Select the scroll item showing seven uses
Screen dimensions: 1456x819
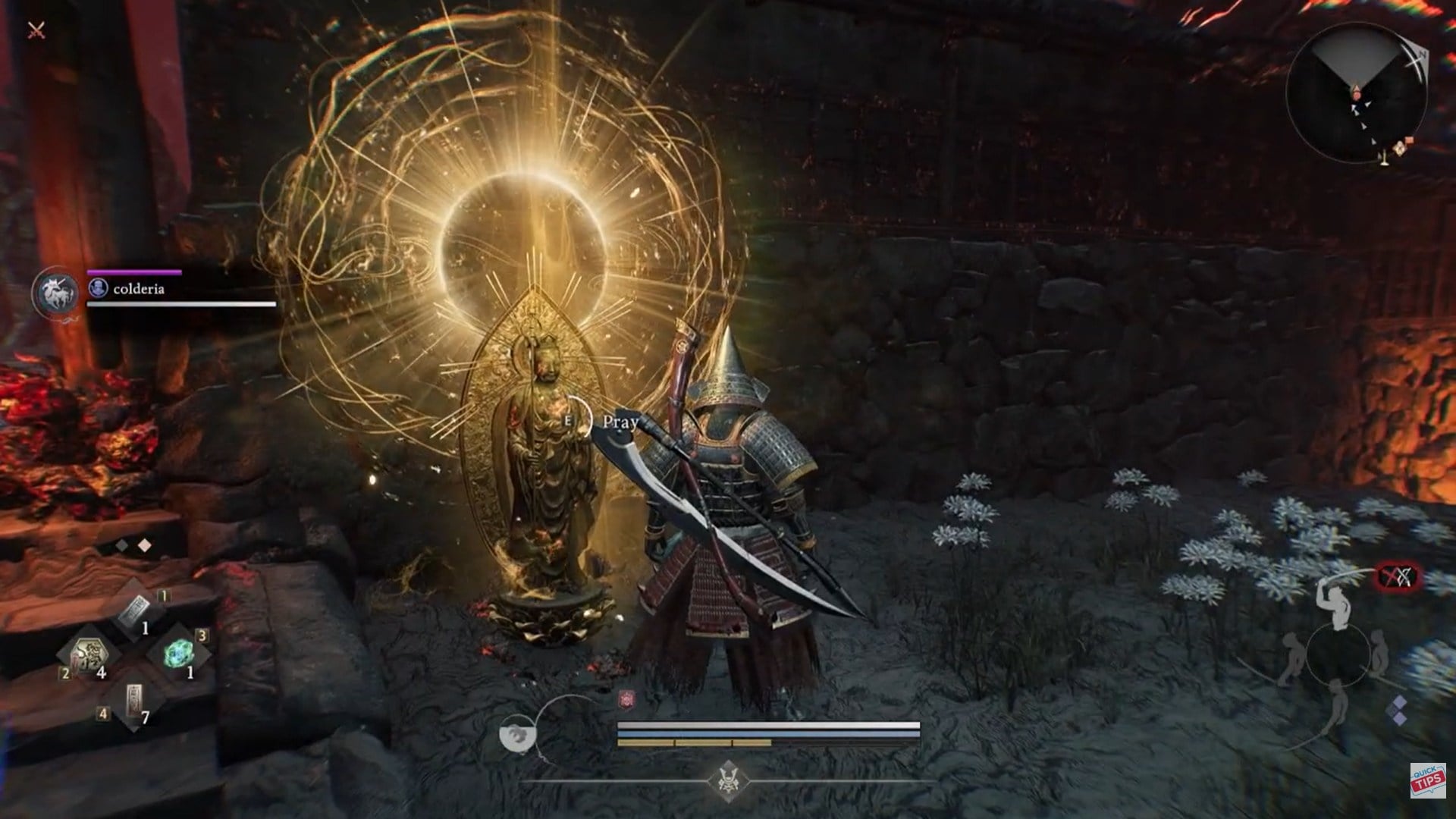[134, 699]
